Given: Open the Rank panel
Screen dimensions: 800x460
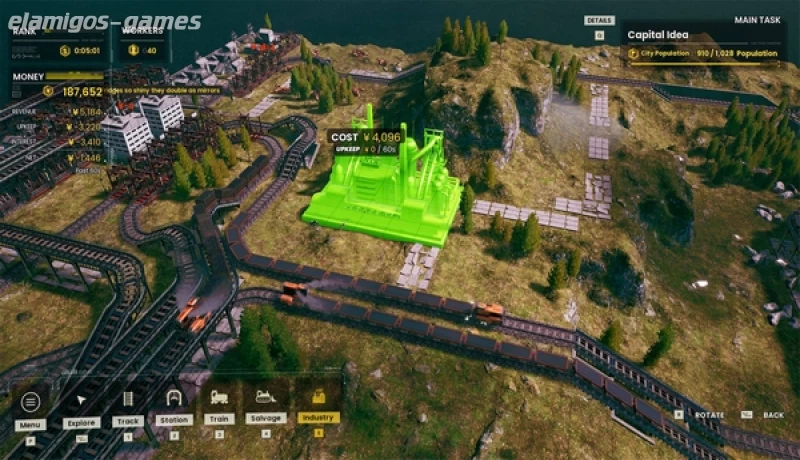Looking at the screenshot, I should [55, 42].
